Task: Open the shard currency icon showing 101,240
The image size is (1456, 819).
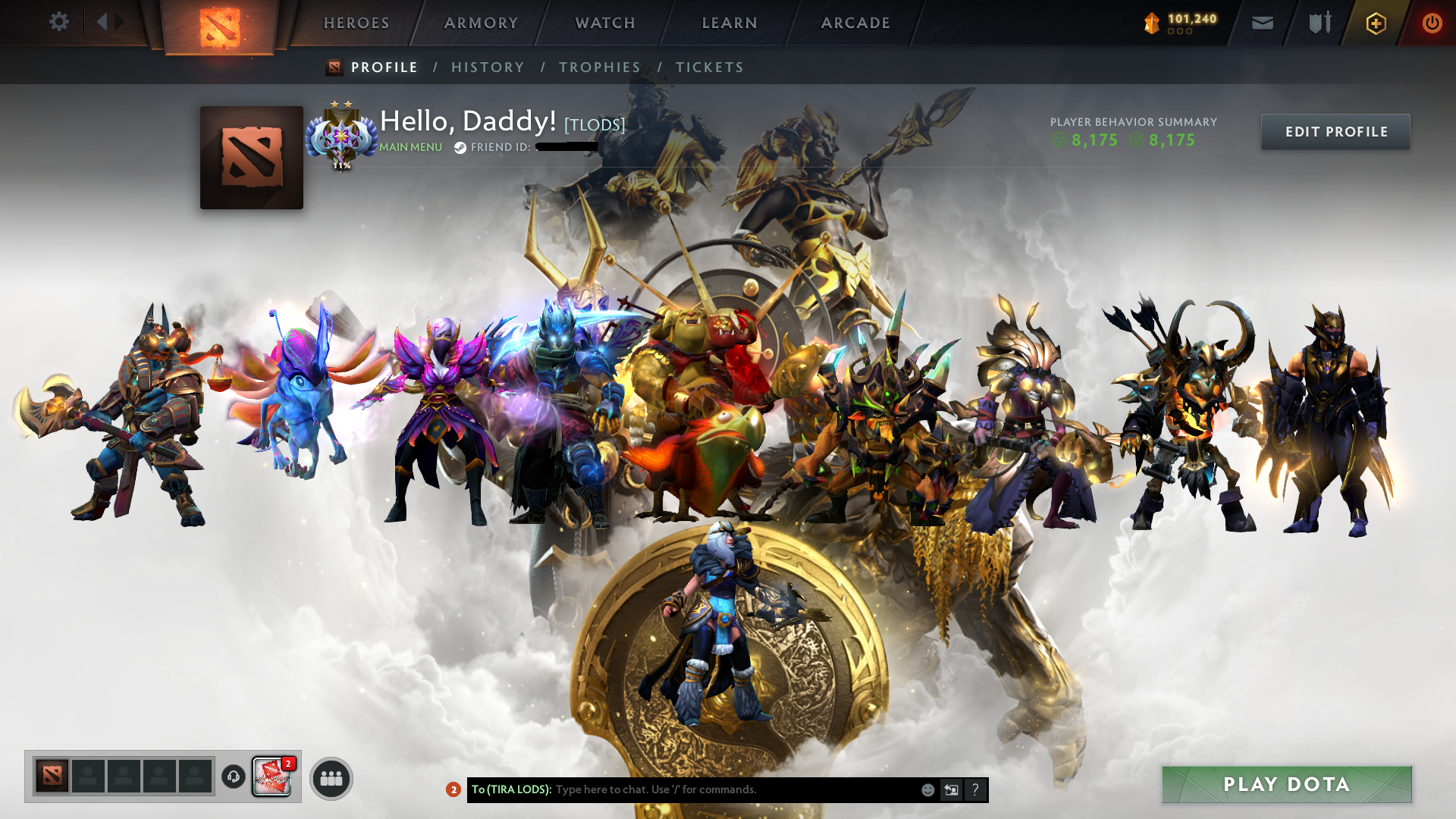Action: pyautogui.click(x=1151, y=23)
